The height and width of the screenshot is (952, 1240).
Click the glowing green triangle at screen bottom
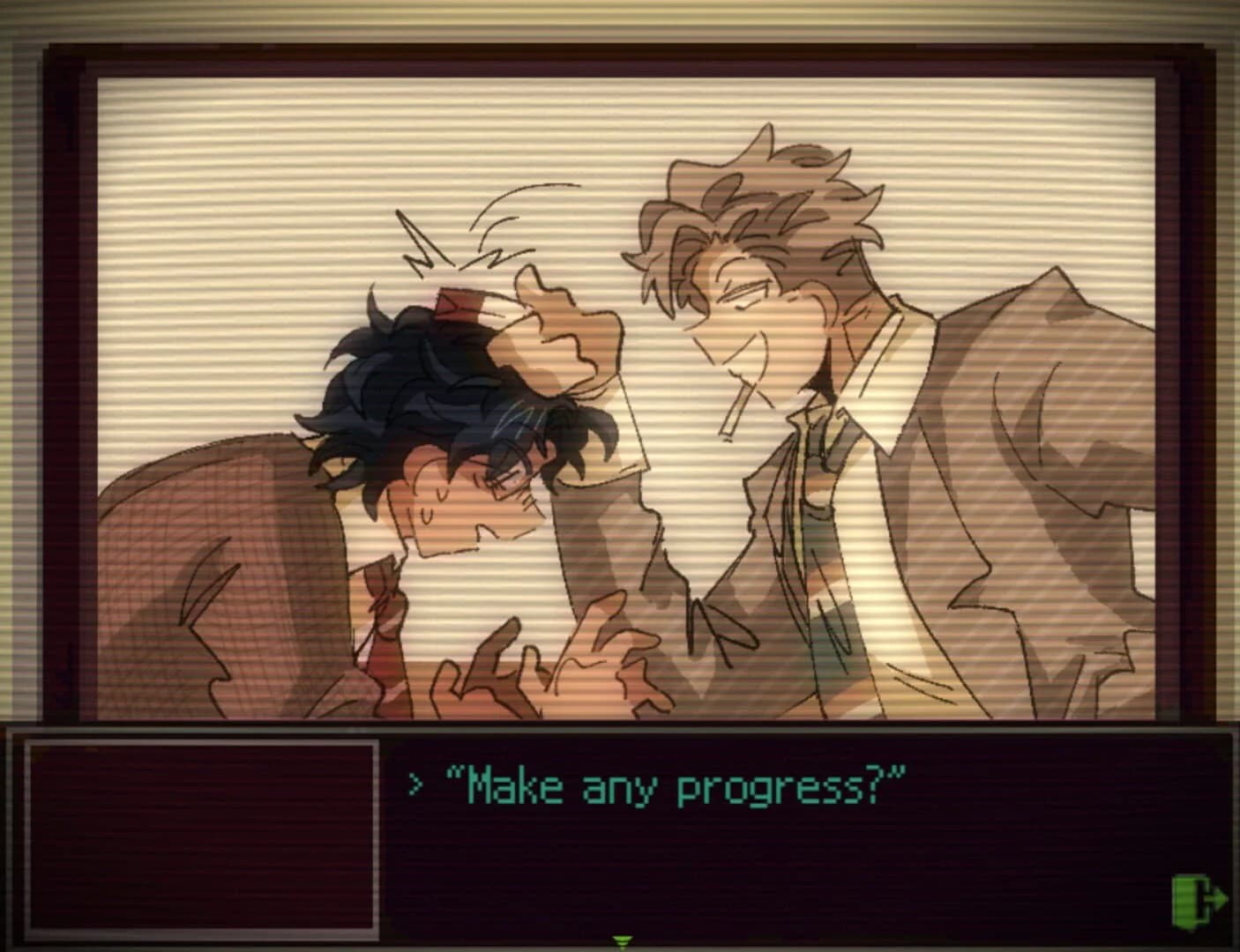(x=623, y=941)
